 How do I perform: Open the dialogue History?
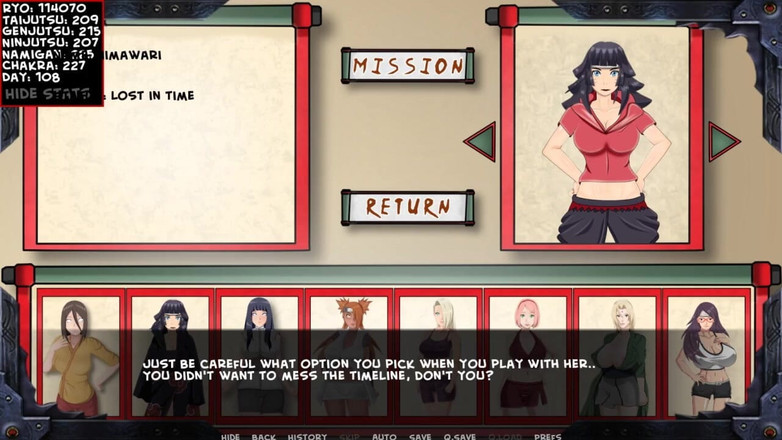point(307,436)
